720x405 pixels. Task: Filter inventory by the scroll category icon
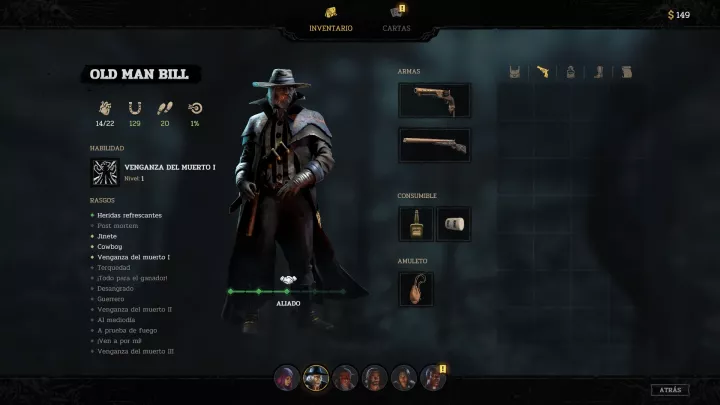pyautogui.click(x=627, y=72)
